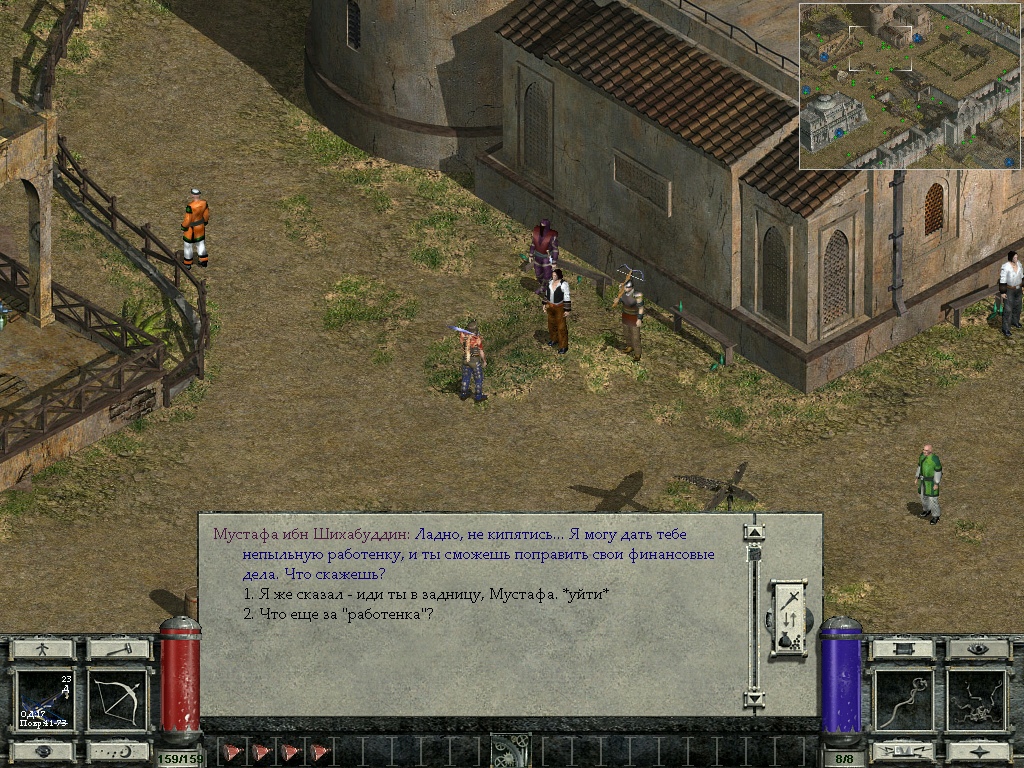1024x768 pixels.
Task: Click the dialogue scrollbar up arrow
Action: click(754, 532)
